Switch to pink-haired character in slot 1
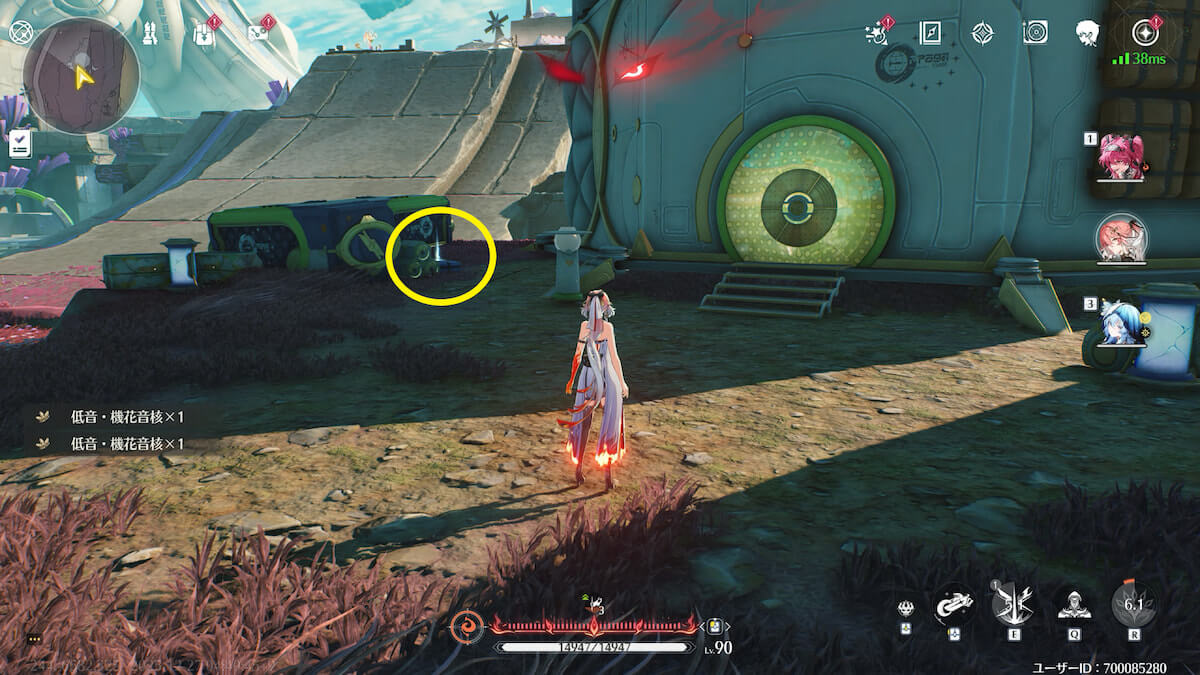This screenshot has height=675, width=1200. tap(1121, 158)
